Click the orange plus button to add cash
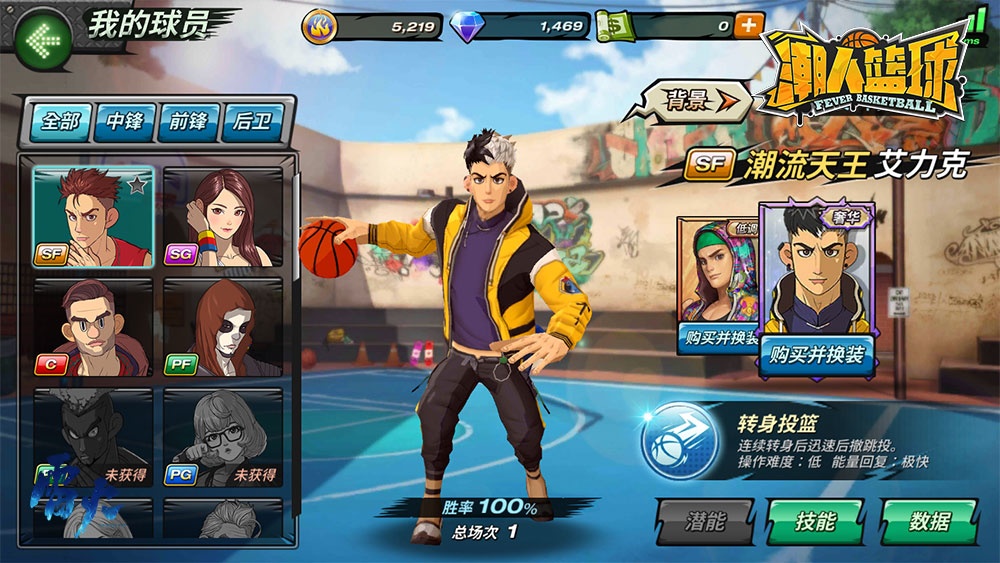Image resolution: width=1000 pixels, height=563 pixels. click(x=748, y=26)
